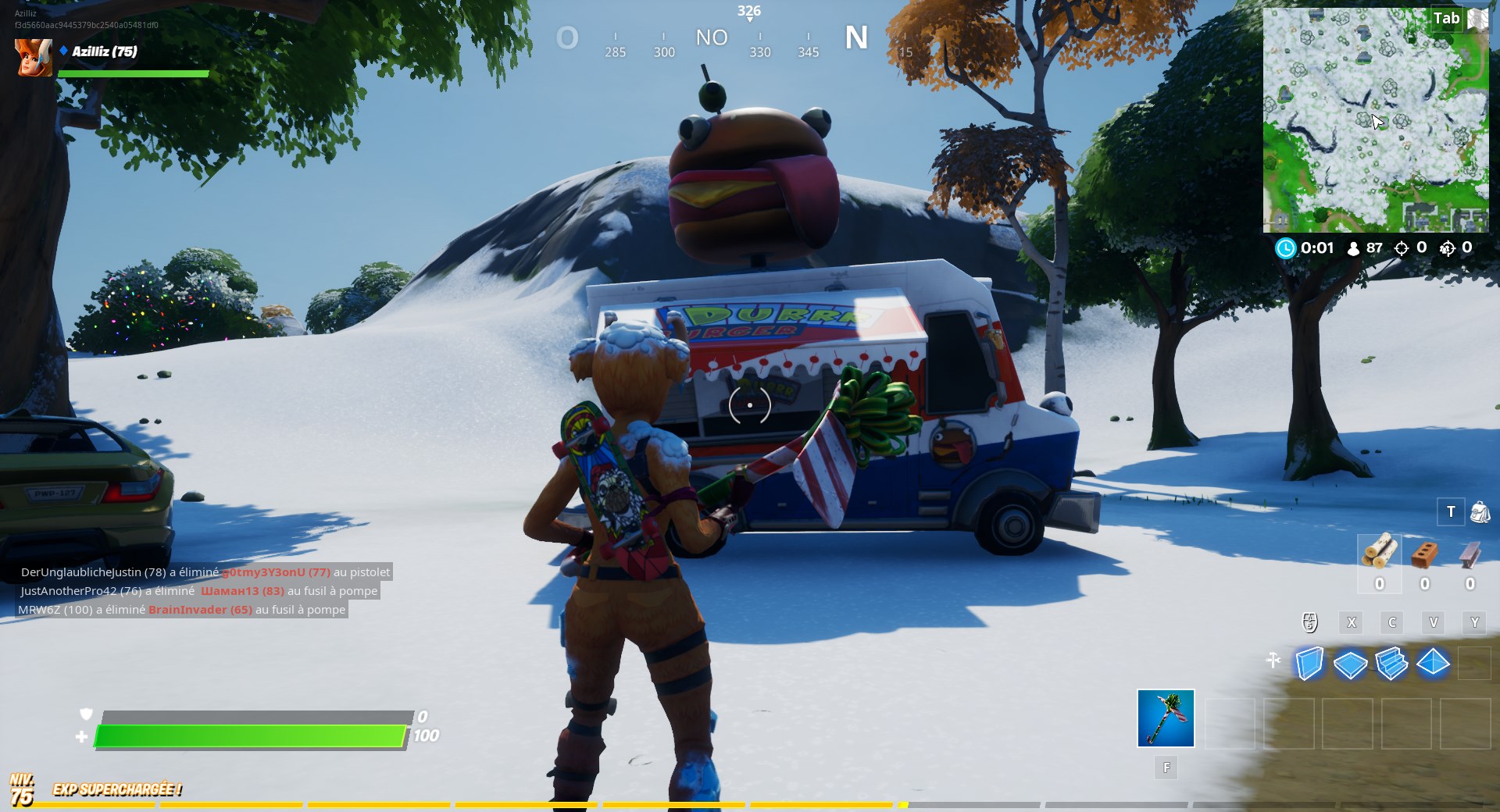Click the squad eliminations icon
The image size is (1500, 812).
pos(1450,248)
